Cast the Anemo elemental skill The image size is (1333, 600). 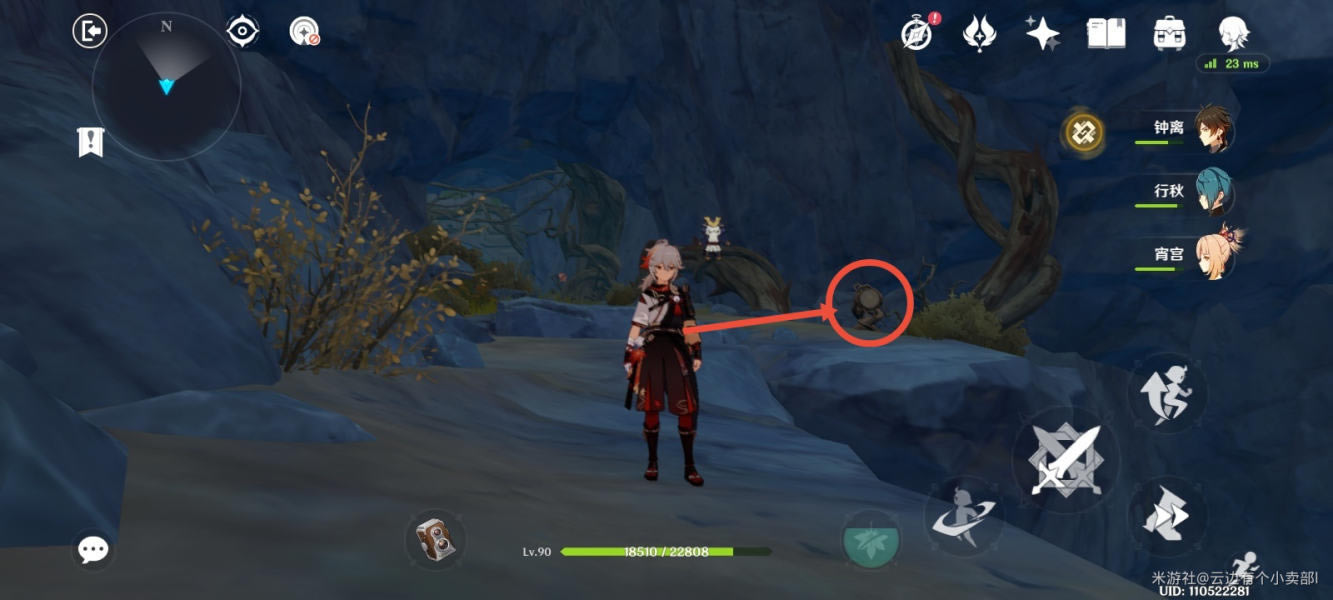pos(963,516)
